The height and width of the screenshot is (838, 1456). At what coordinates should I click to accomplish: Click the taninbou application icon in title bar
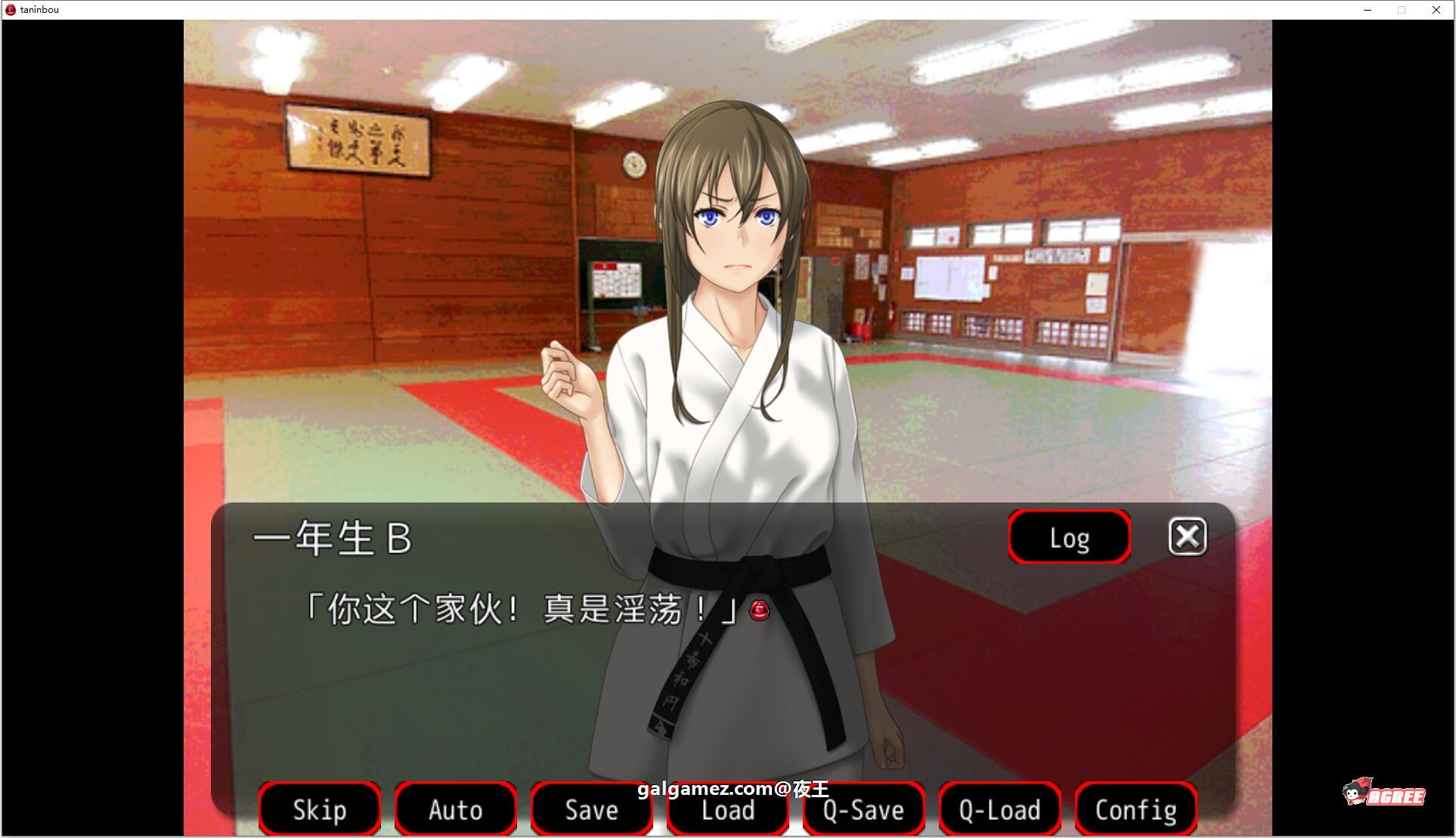[x=10, y=9]
